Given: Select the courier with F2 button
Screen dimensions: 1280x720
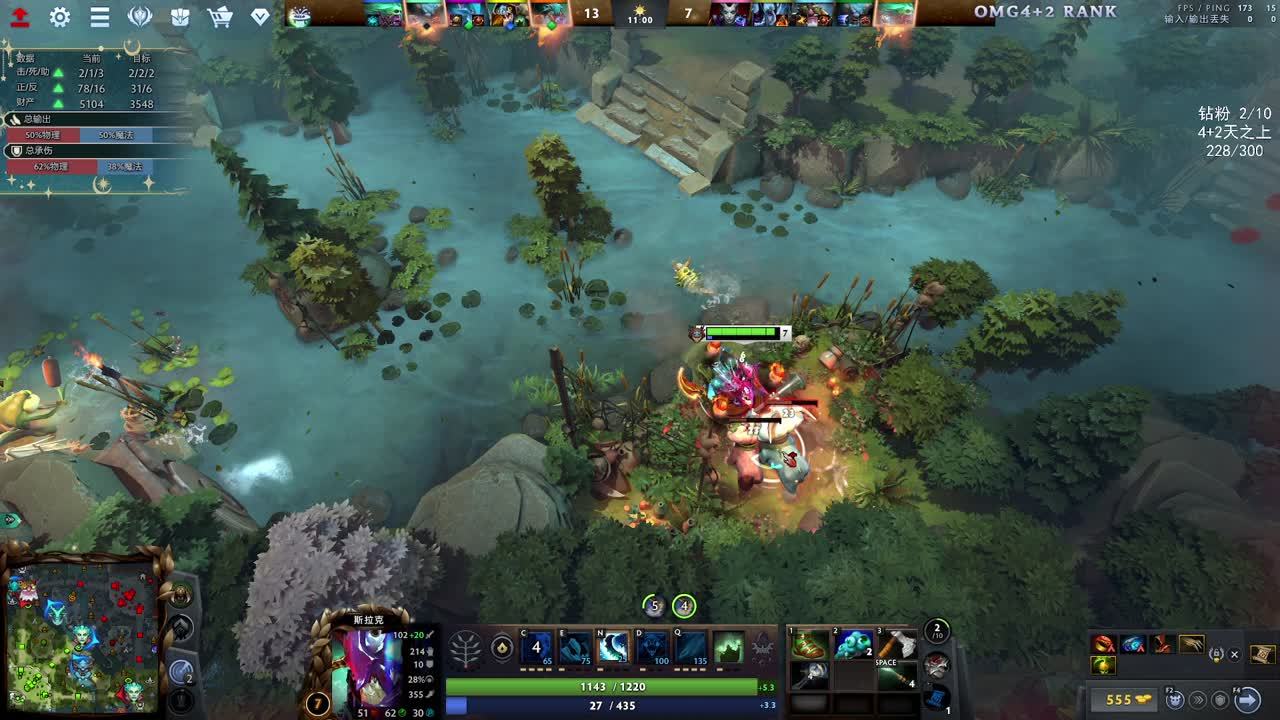Looking at the screenshot, I should (1175, 699).
